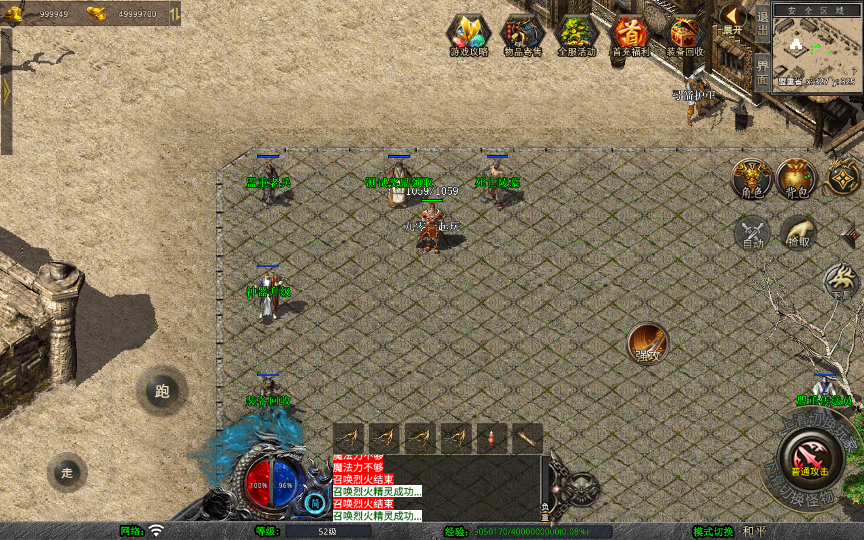Tap the 普通攻击 normal attack button
Viewport: 864px width, 540px height.
(x=809, y=461)
